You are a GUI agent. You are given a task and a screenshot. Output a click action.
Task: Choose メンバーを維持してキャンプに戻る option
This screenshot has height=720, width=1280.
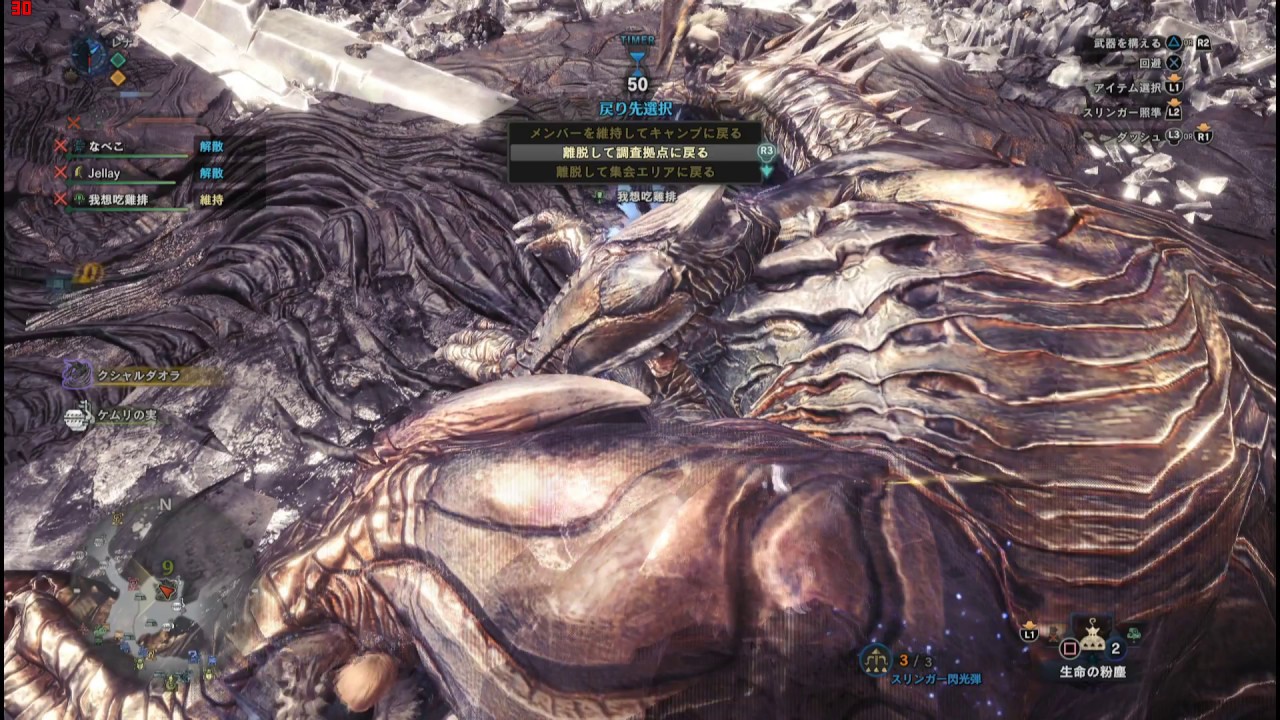pos(635,133)
